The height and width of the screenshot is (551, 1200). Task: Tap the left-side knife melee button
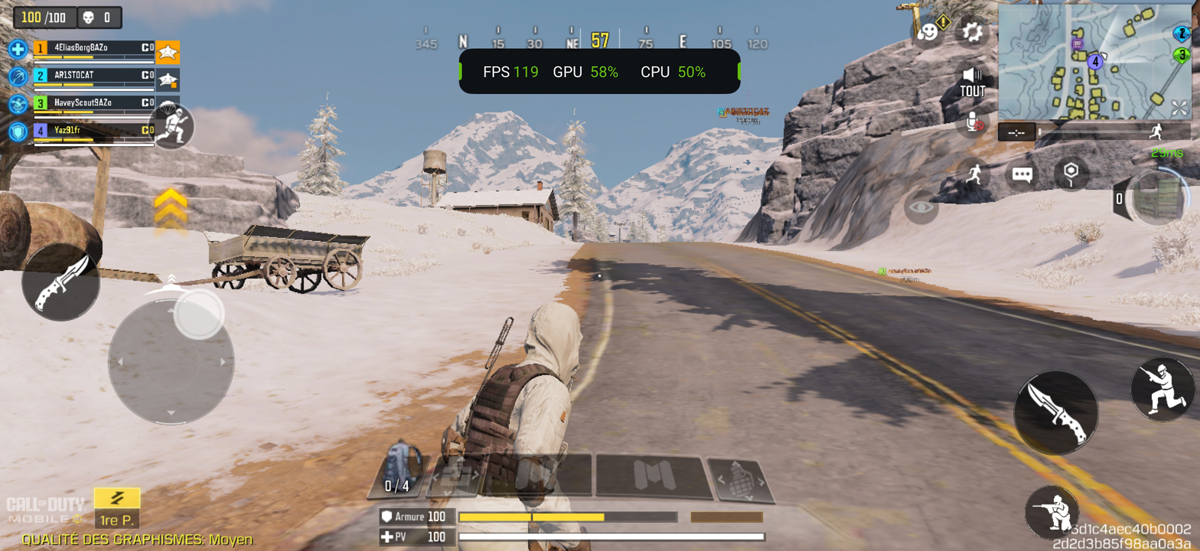(61, 282)
